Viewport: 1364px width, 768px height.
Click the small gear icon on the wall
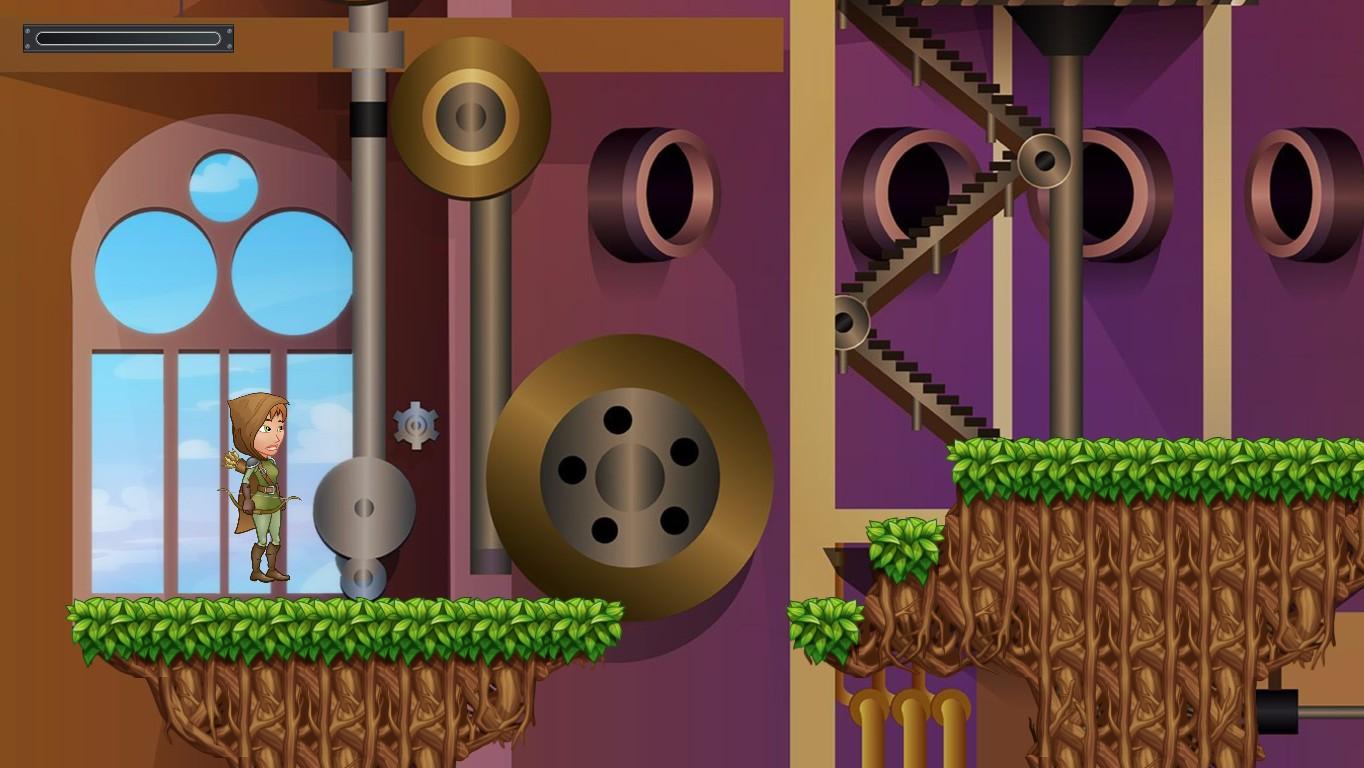tap(416, 424)
